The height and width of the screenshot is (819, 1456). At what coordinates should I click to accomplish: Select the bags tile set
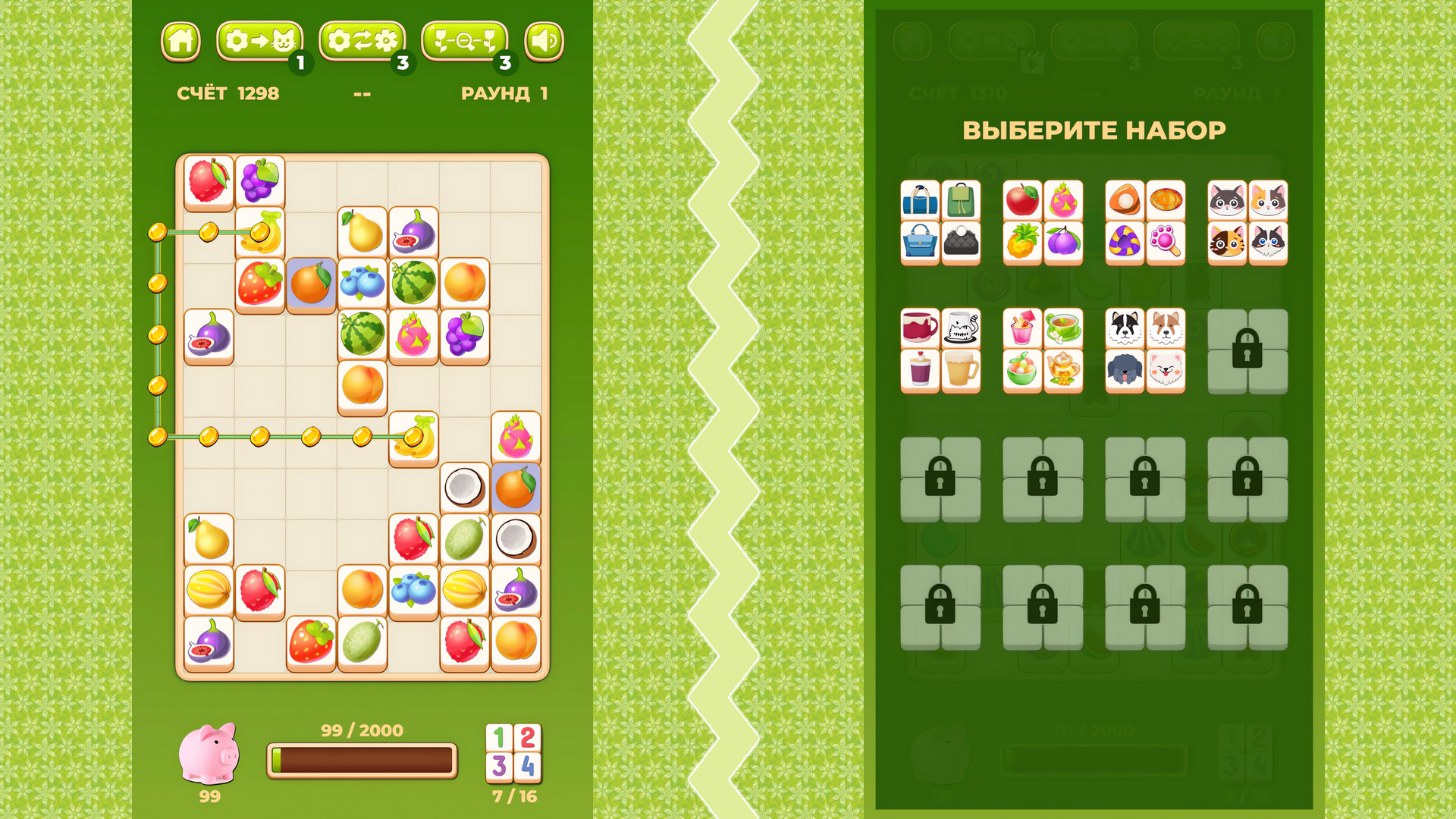click(940, 220)
